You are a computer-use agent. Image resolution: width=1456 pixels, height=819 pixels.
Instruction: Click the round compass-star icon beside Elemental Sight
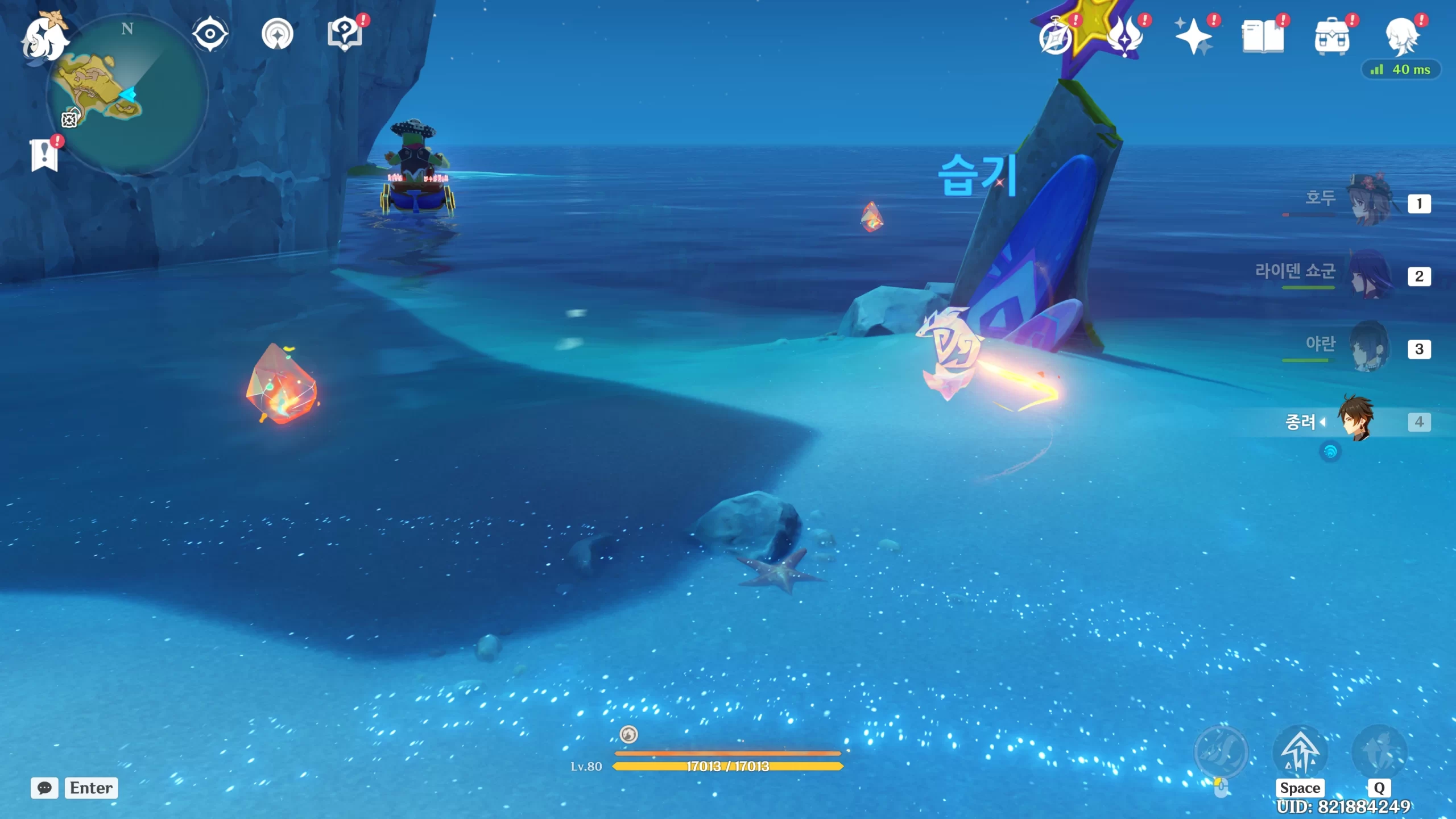[x=277, y=34]
